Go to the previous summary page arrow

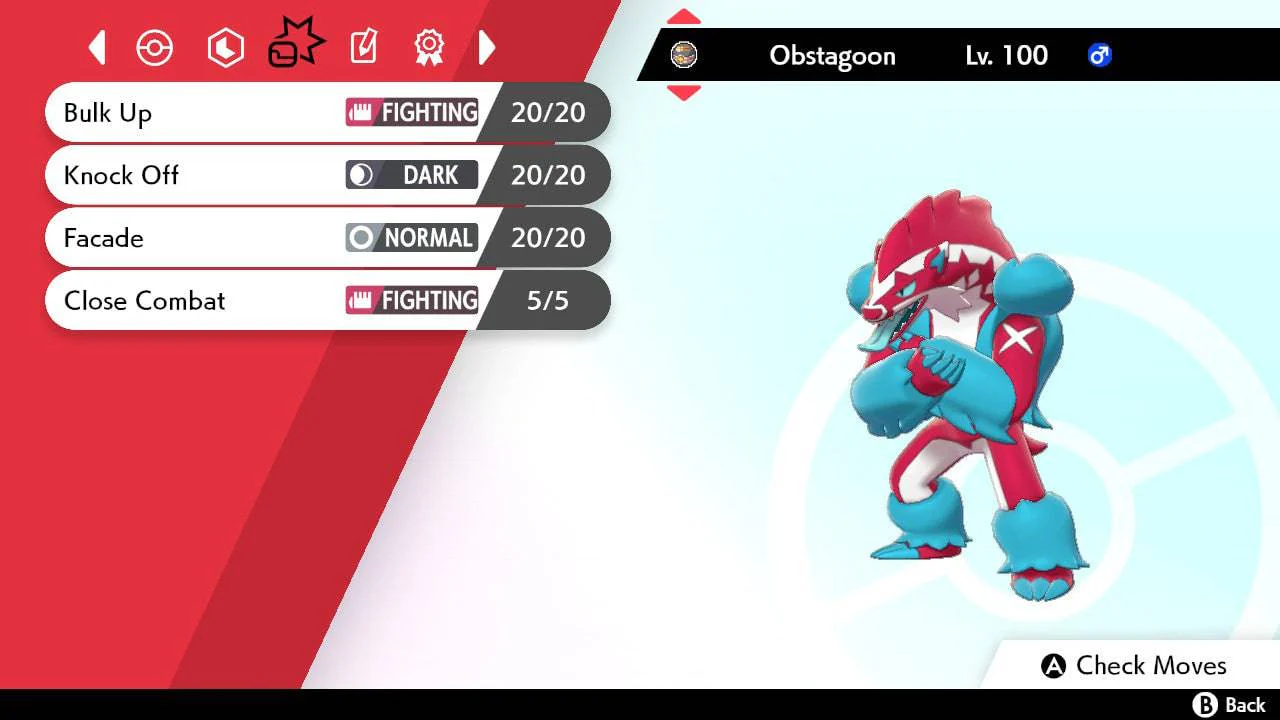(97, 47)
